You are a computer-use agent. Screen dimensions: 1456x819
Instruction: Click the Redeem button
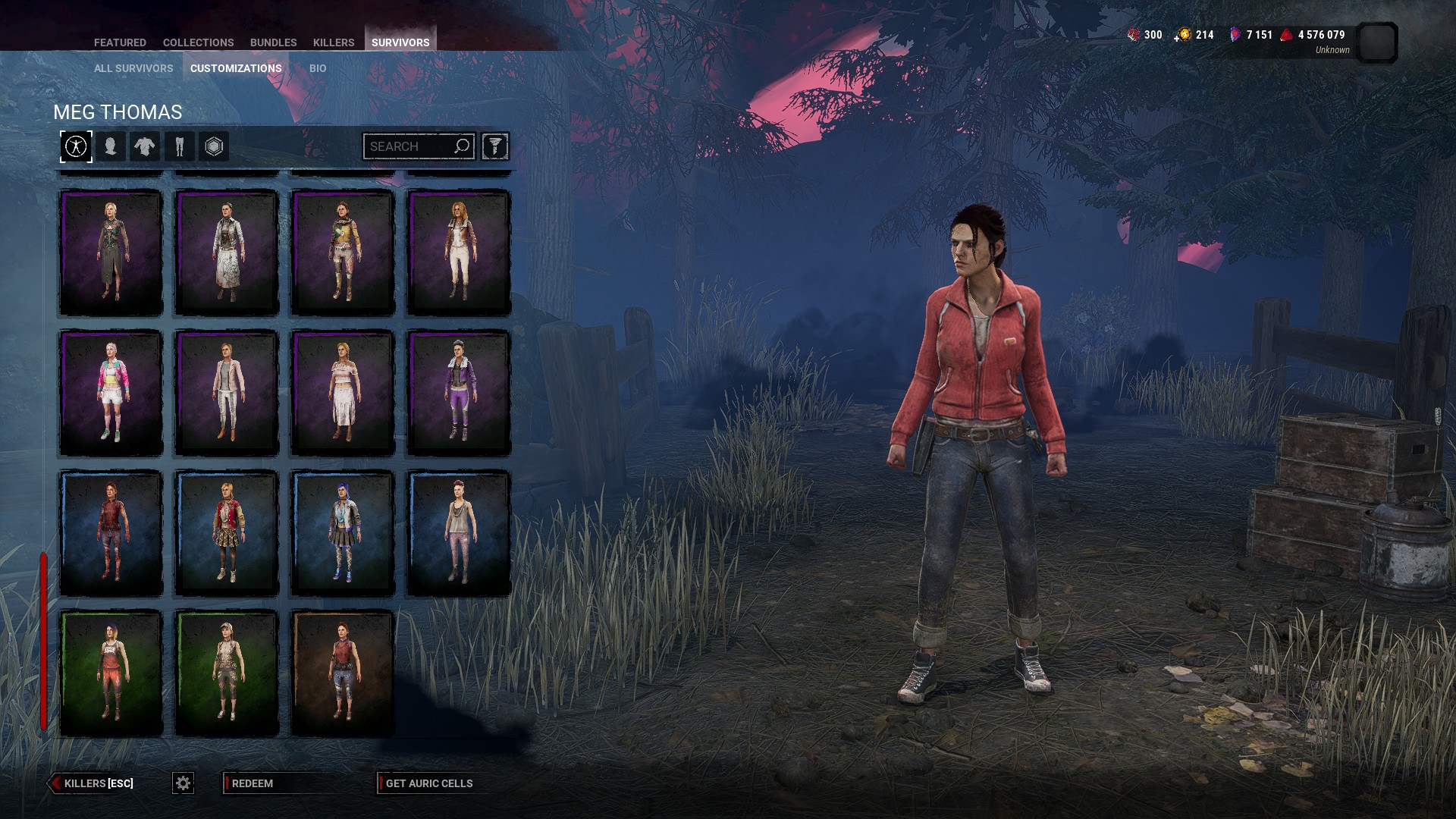coord(253,783)
